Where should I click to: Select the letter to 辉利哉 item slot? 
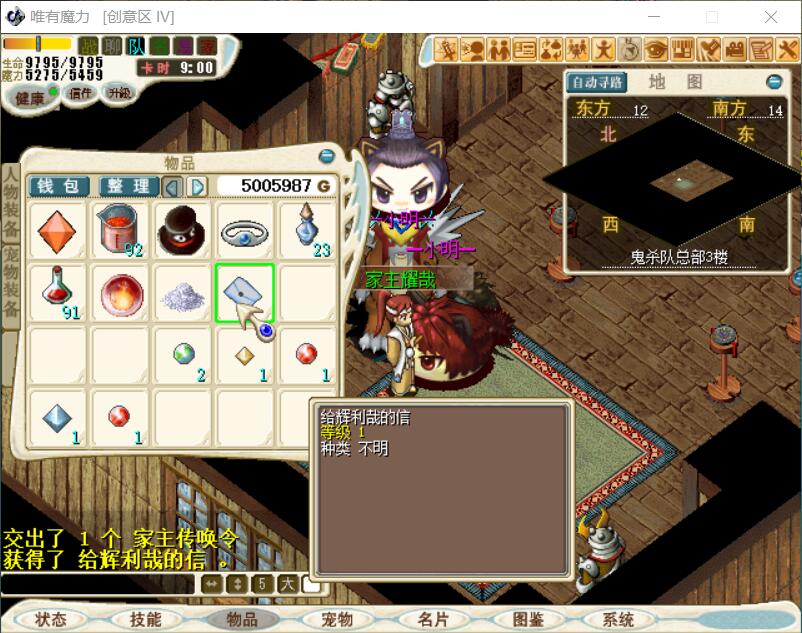pos(244,293)
